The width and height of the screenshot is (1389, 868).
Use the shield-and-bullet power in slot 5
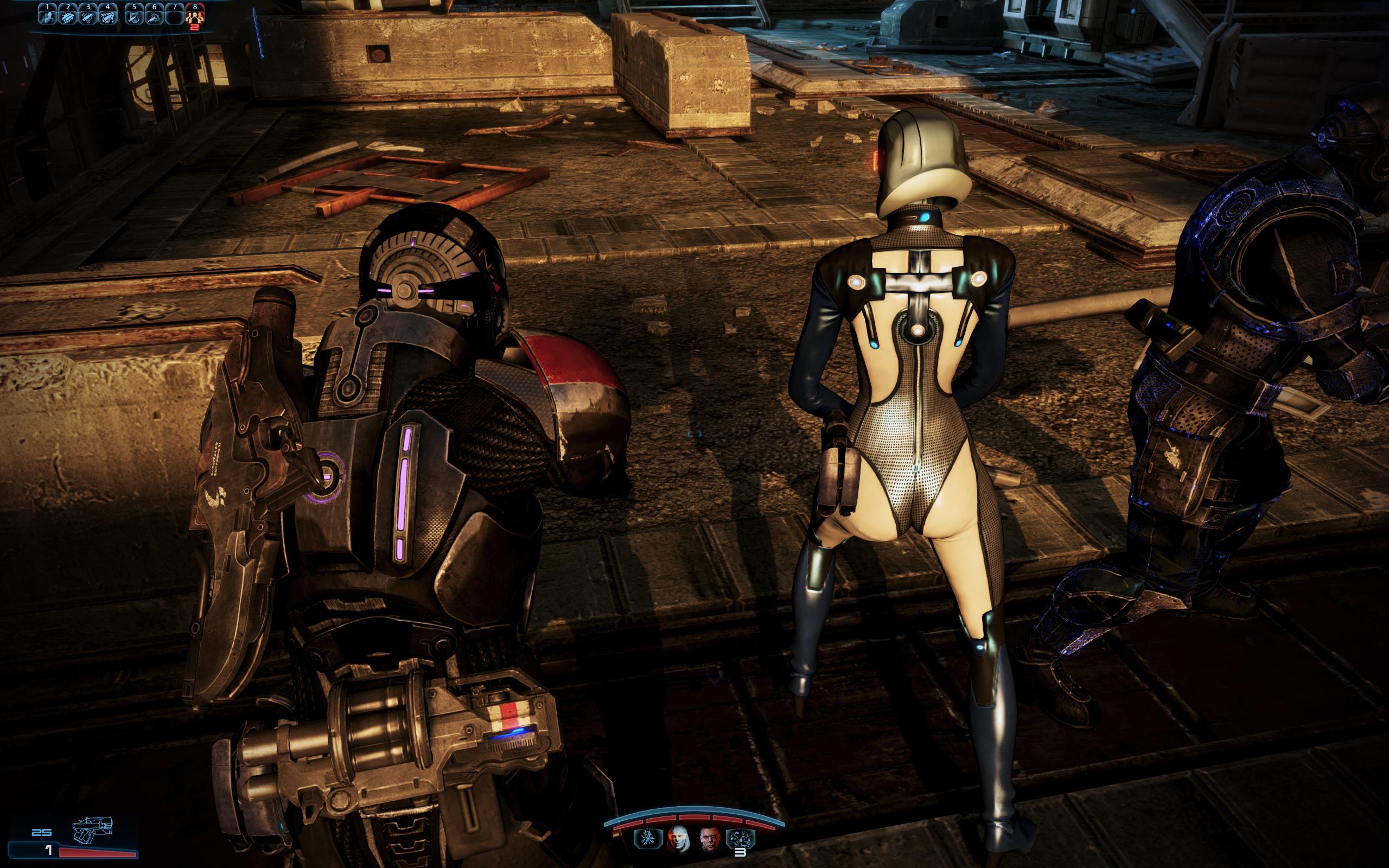135,16
